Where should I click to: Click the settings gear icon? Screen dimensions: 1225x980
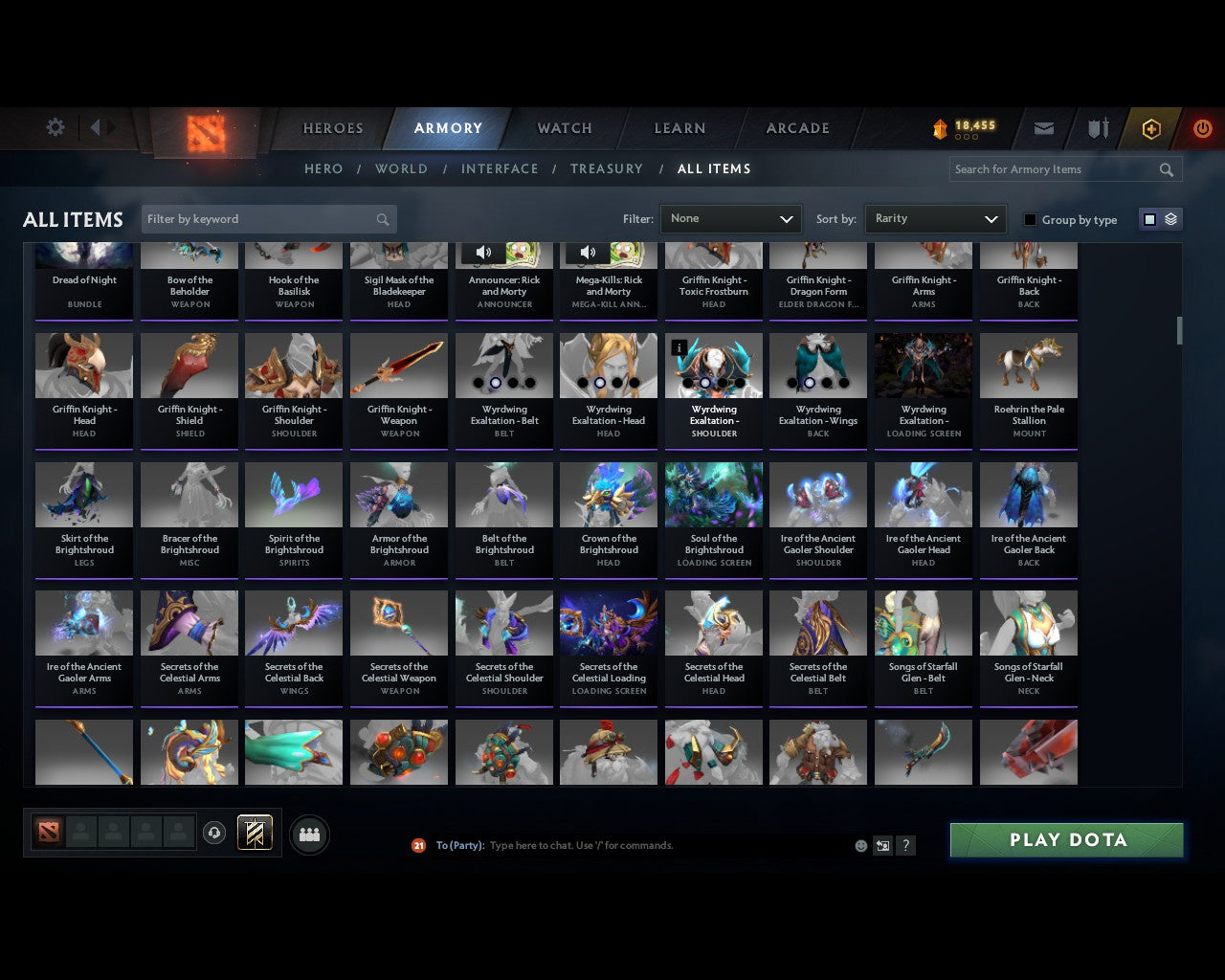pos(55,126)
